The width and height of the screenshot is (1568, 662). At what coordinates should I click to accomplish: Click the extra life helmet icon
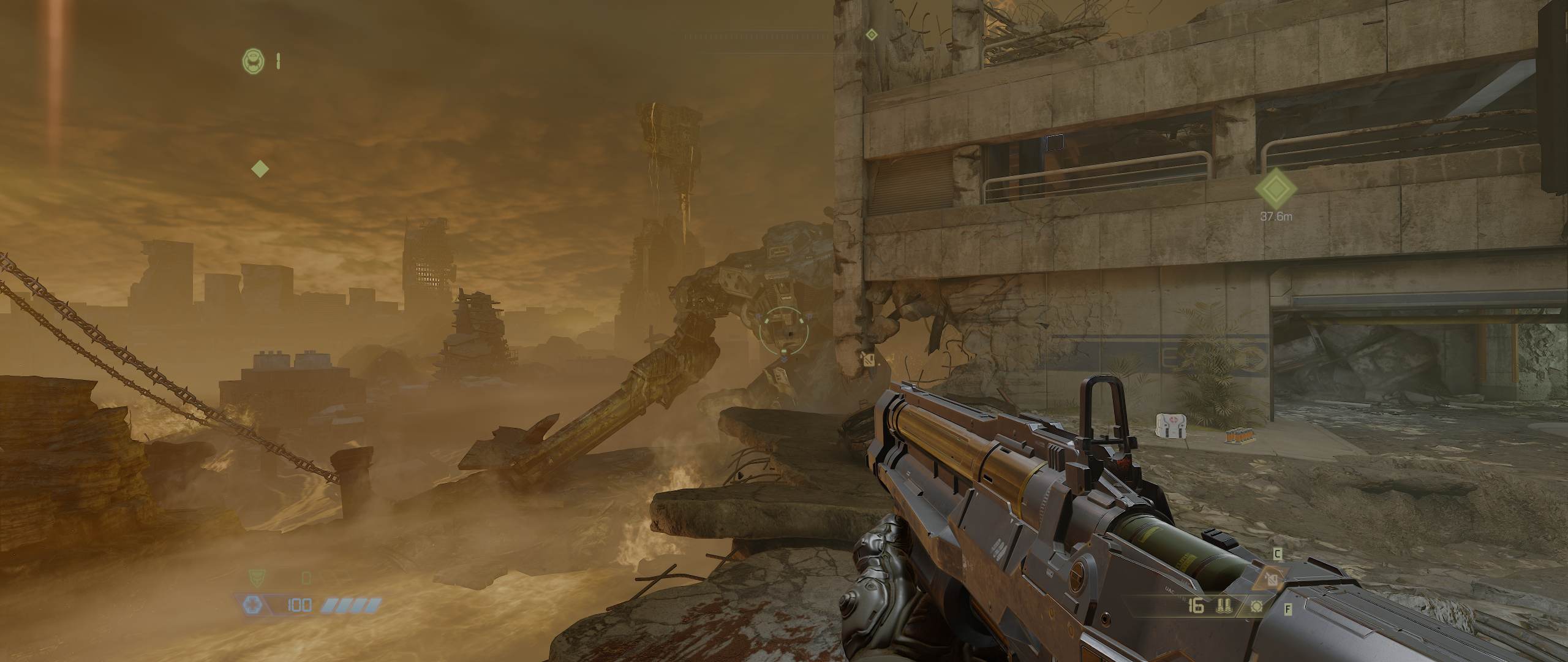pos(252,60)
